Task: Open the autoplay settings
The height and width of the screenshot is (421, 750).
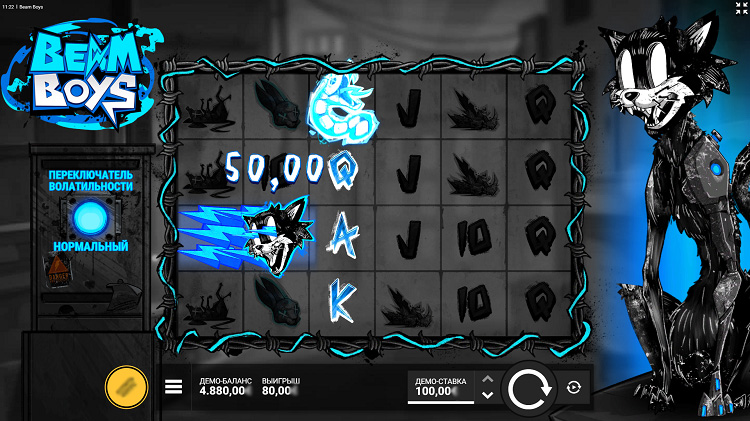Action: (x=574, y=388)
